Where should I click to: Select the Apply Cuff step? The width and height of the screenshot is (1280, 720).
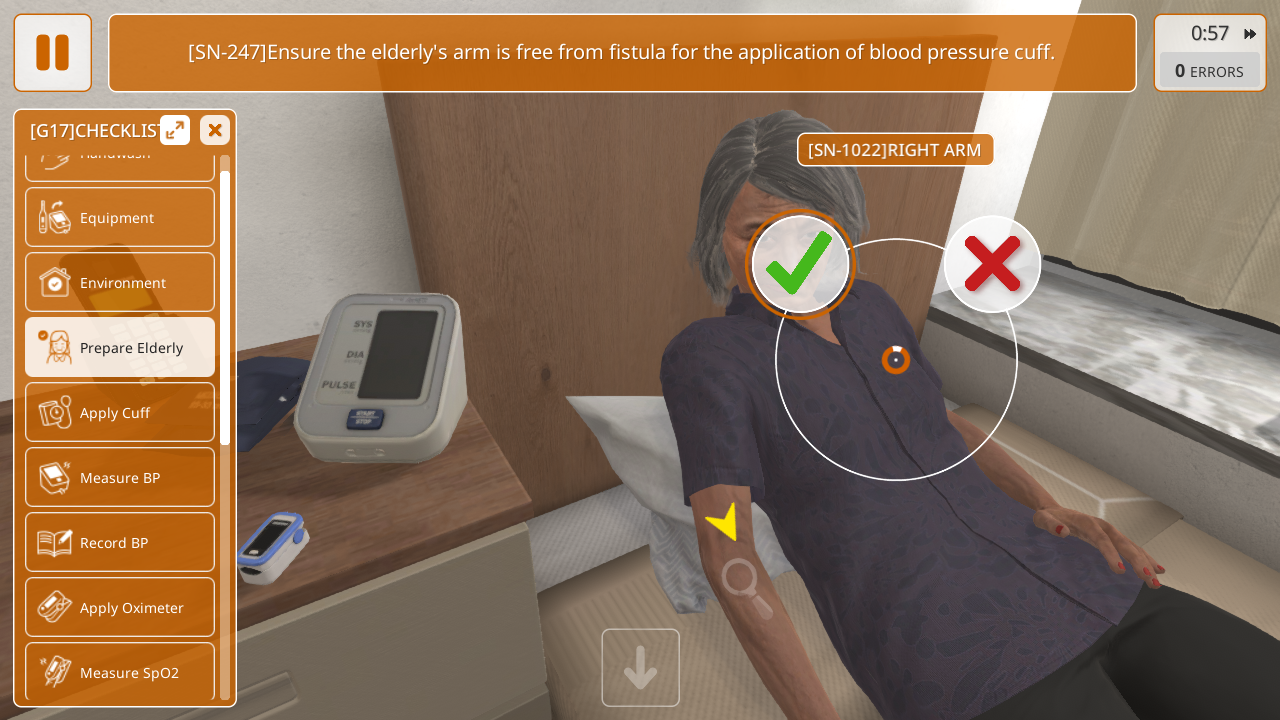point(120,412)
